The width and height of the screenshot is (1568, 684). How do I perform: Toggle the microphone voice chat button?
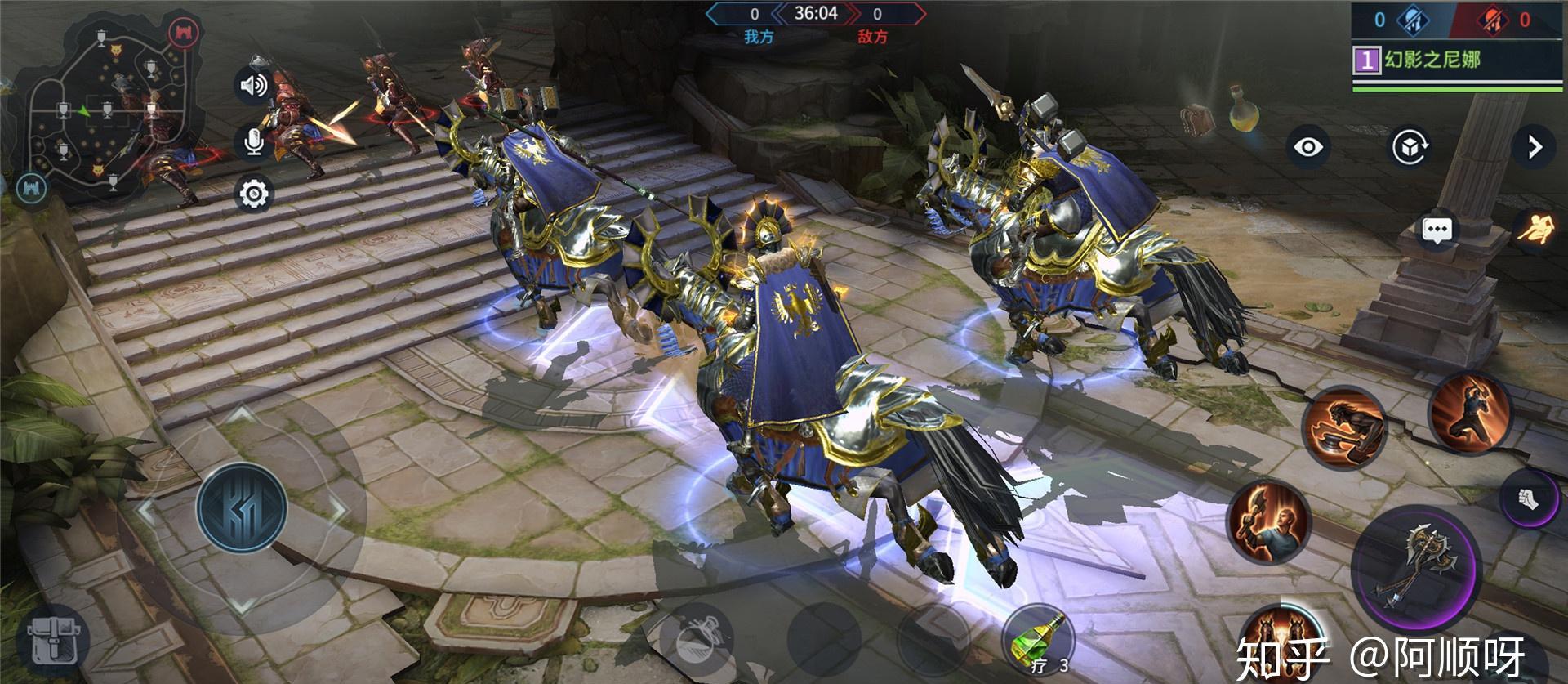(x=253, y=141)
